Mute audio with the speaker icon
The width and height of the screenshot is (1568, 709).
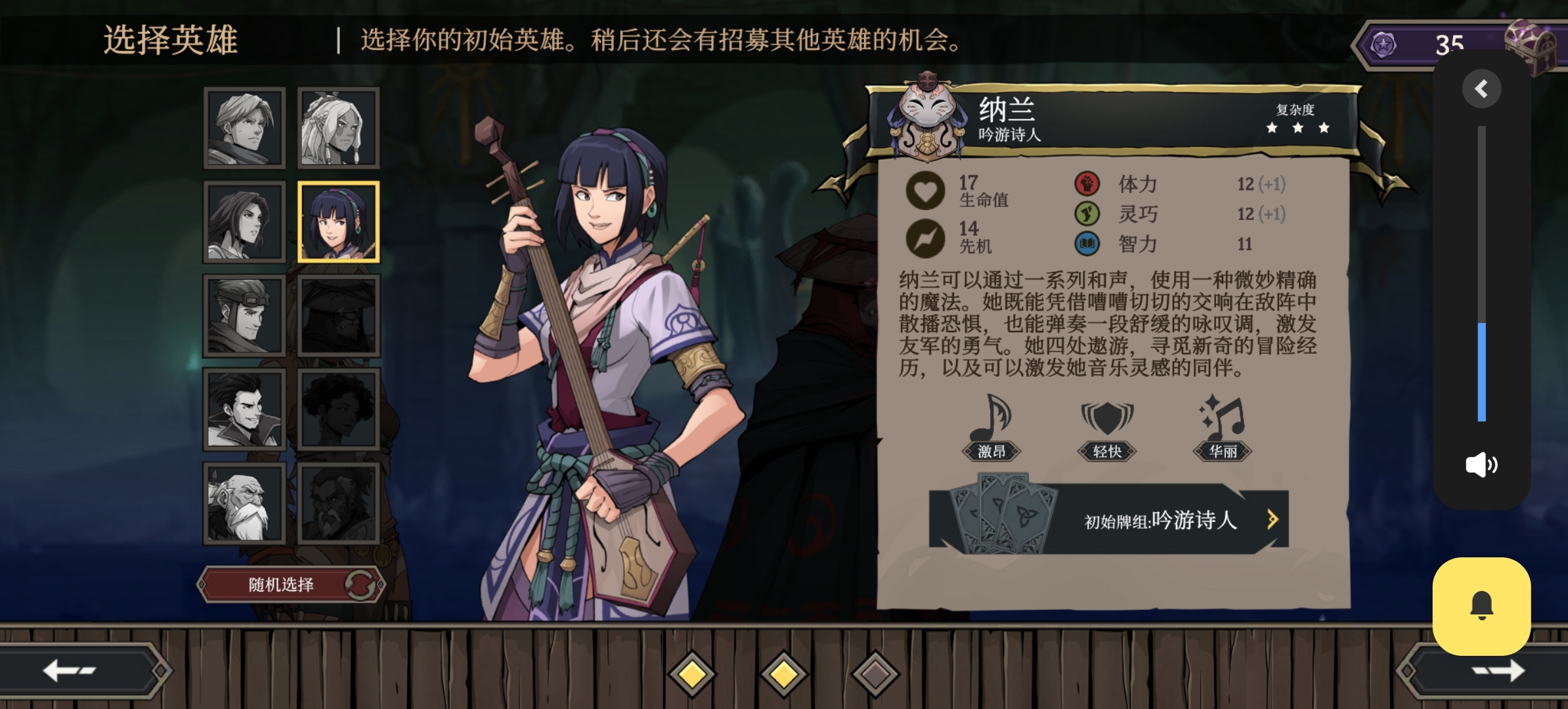point(1481,465)
